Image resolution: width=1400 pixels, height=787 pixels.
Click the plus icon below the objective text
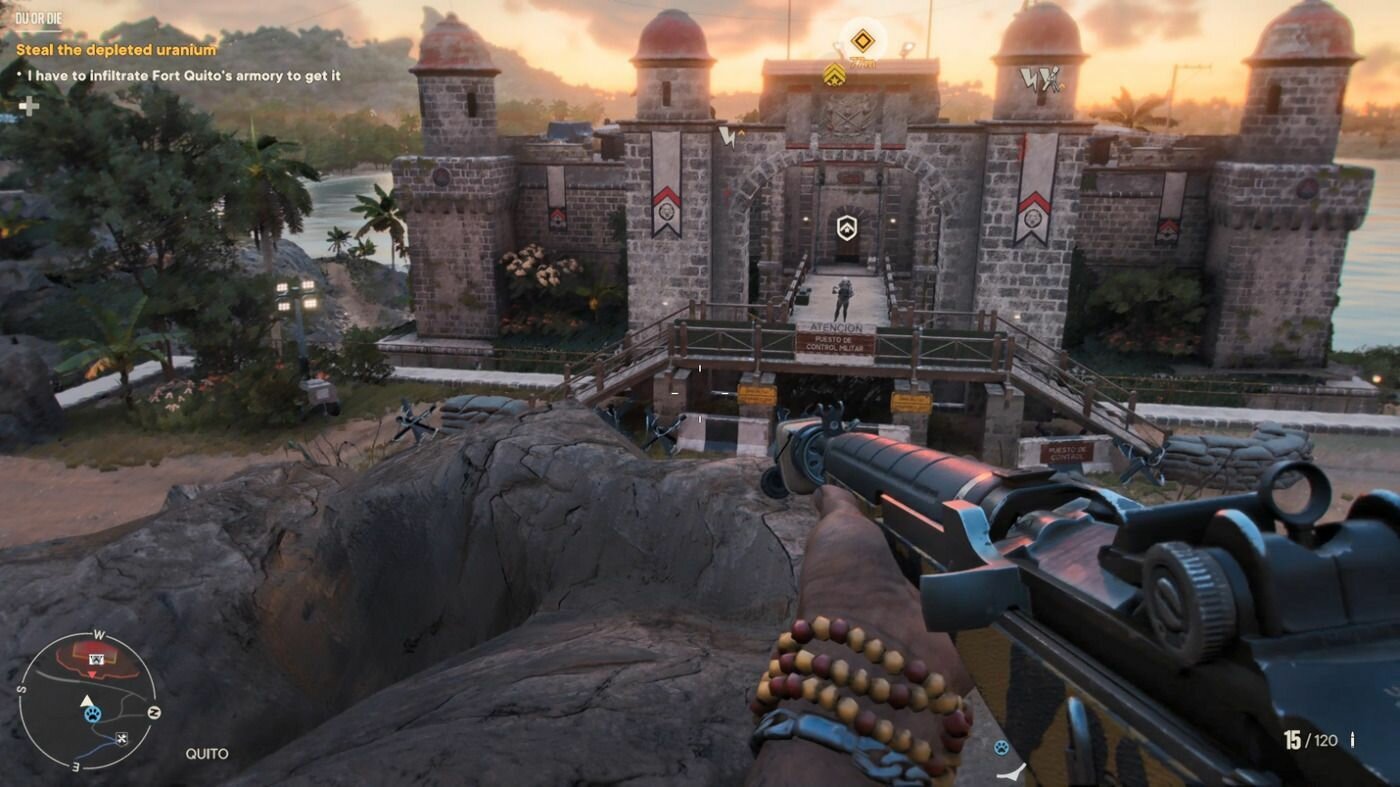(x=29, y=106)
